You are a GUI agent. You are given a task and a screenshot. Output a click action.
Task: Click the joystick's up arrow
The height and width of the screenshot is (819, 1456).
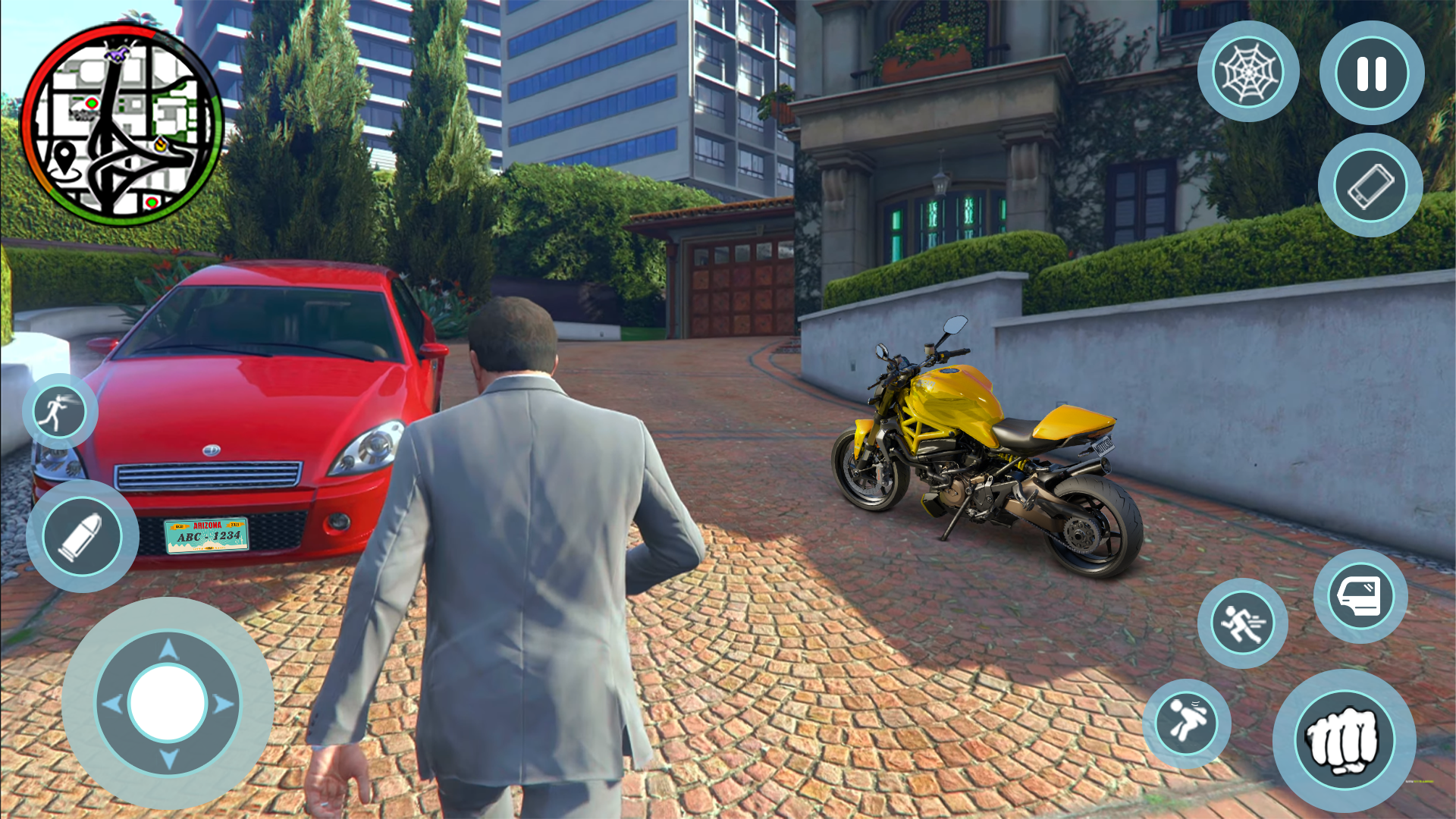point(168,649)
